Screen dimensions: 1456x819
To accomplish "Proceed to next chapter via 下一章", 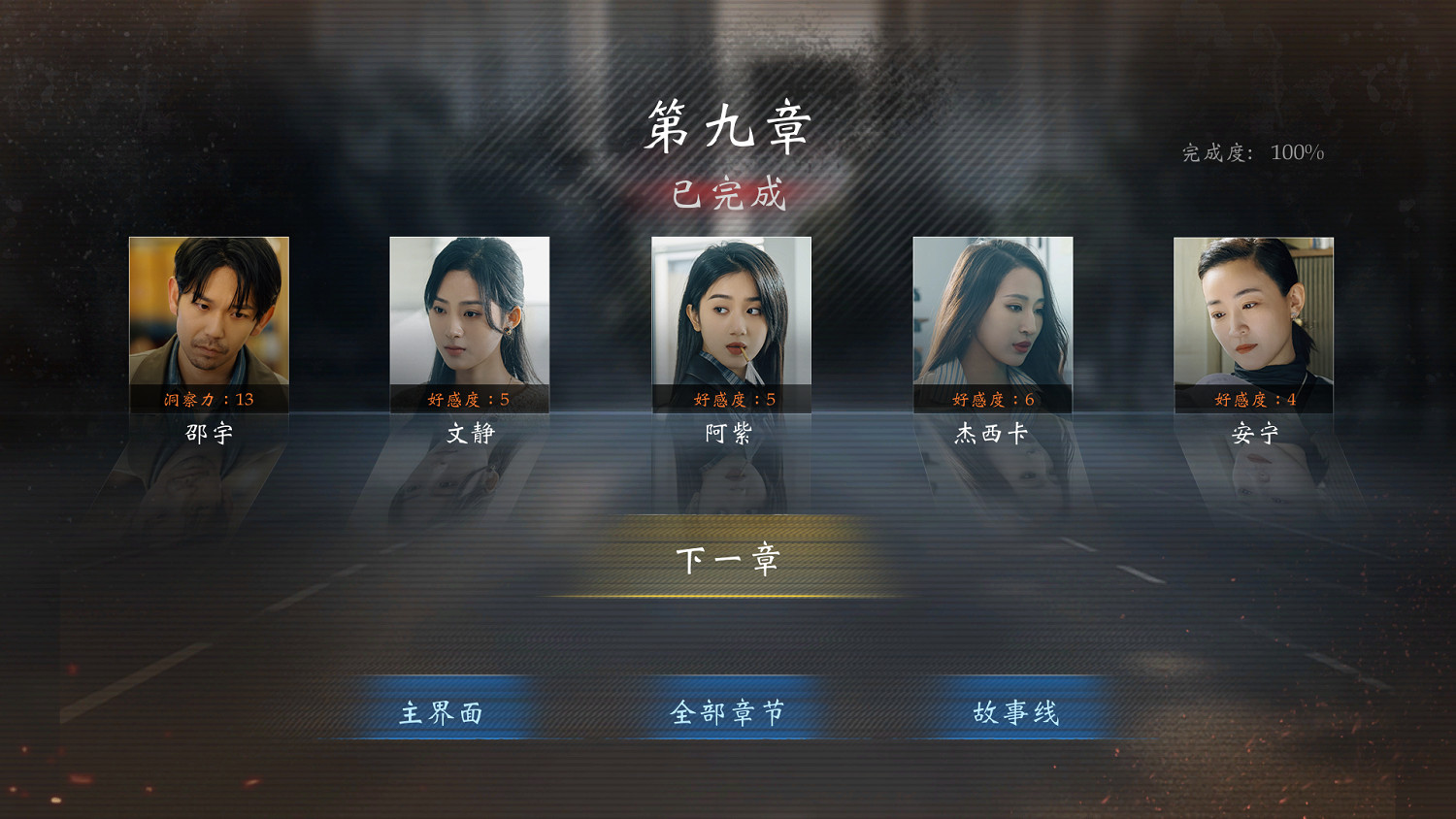I will click(x=728, y=560).
